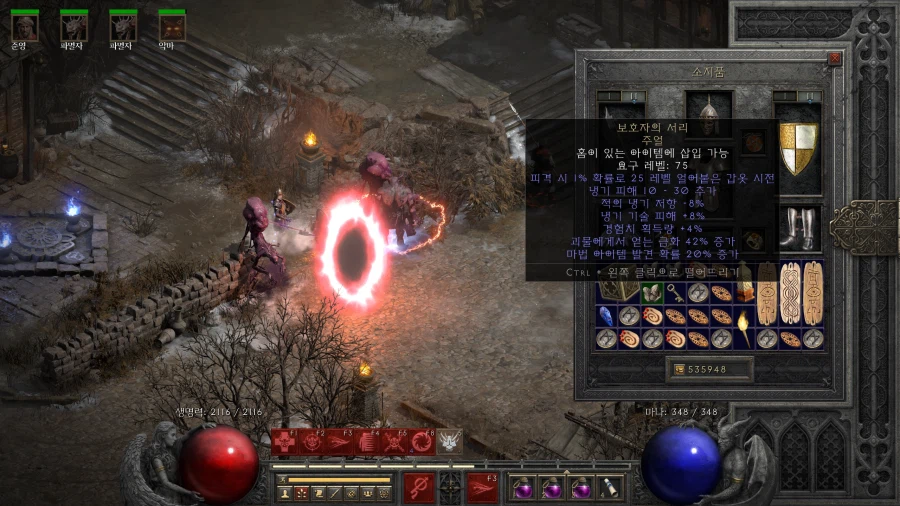This screenshot has width=900, height=506.
Task: Open the mercenary portrait at top left
Action: [25, 26]
